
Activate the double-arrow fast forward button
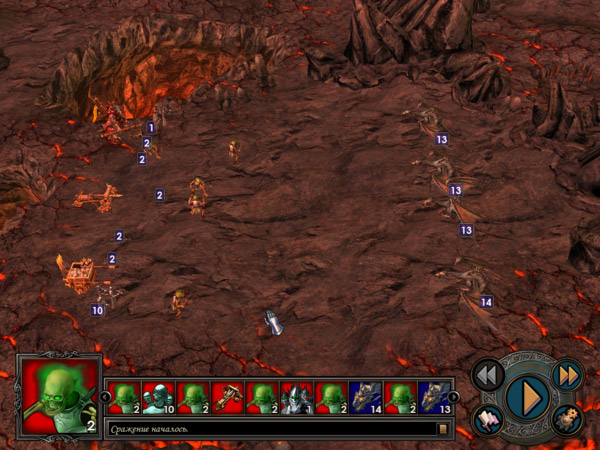coord(566,374)
